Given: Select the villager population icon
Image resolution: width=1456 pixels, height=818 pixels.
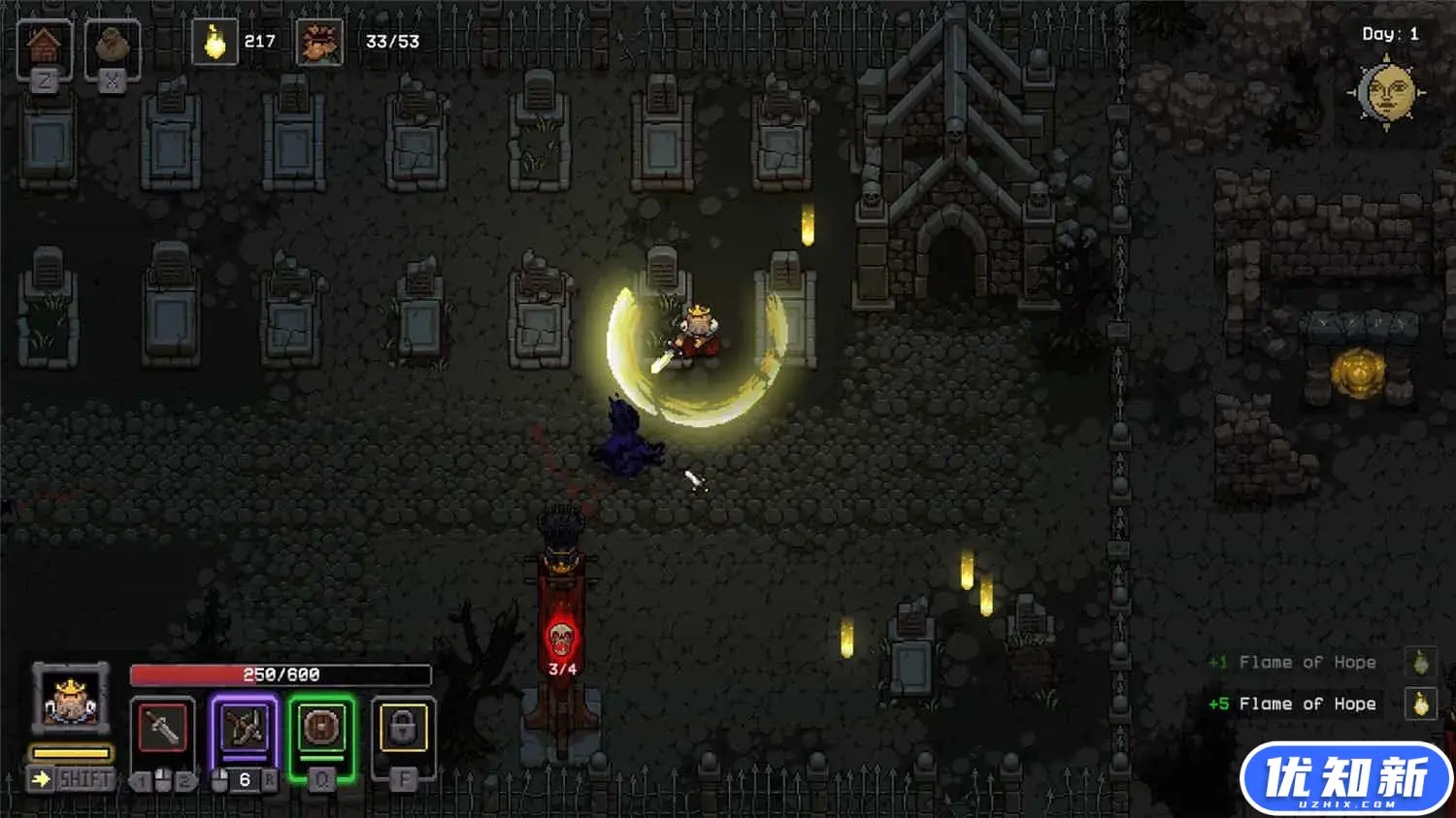Looking at the screenshot, I should pos(319,42).
